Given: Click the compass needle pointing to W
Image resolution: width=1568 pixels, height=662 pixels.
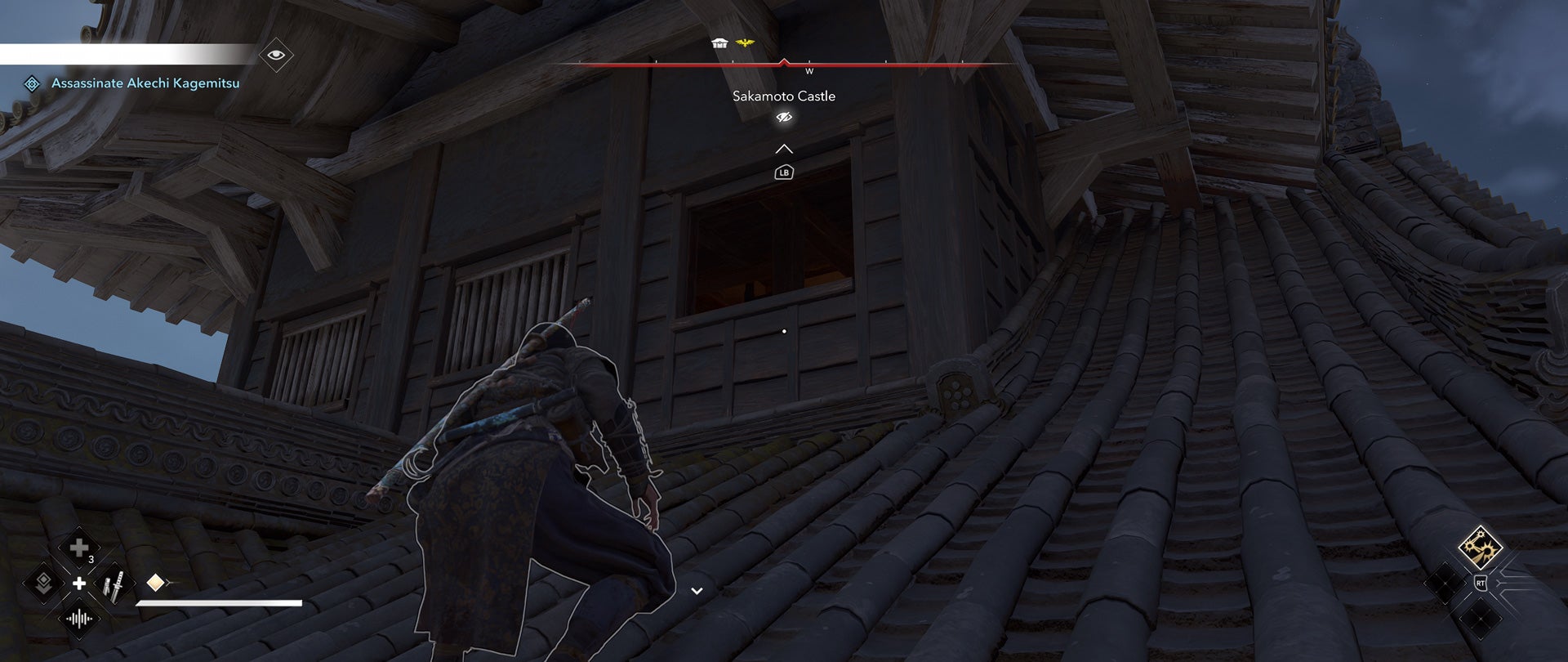Looking at the screenshot, I should click(x=783, y=62).
